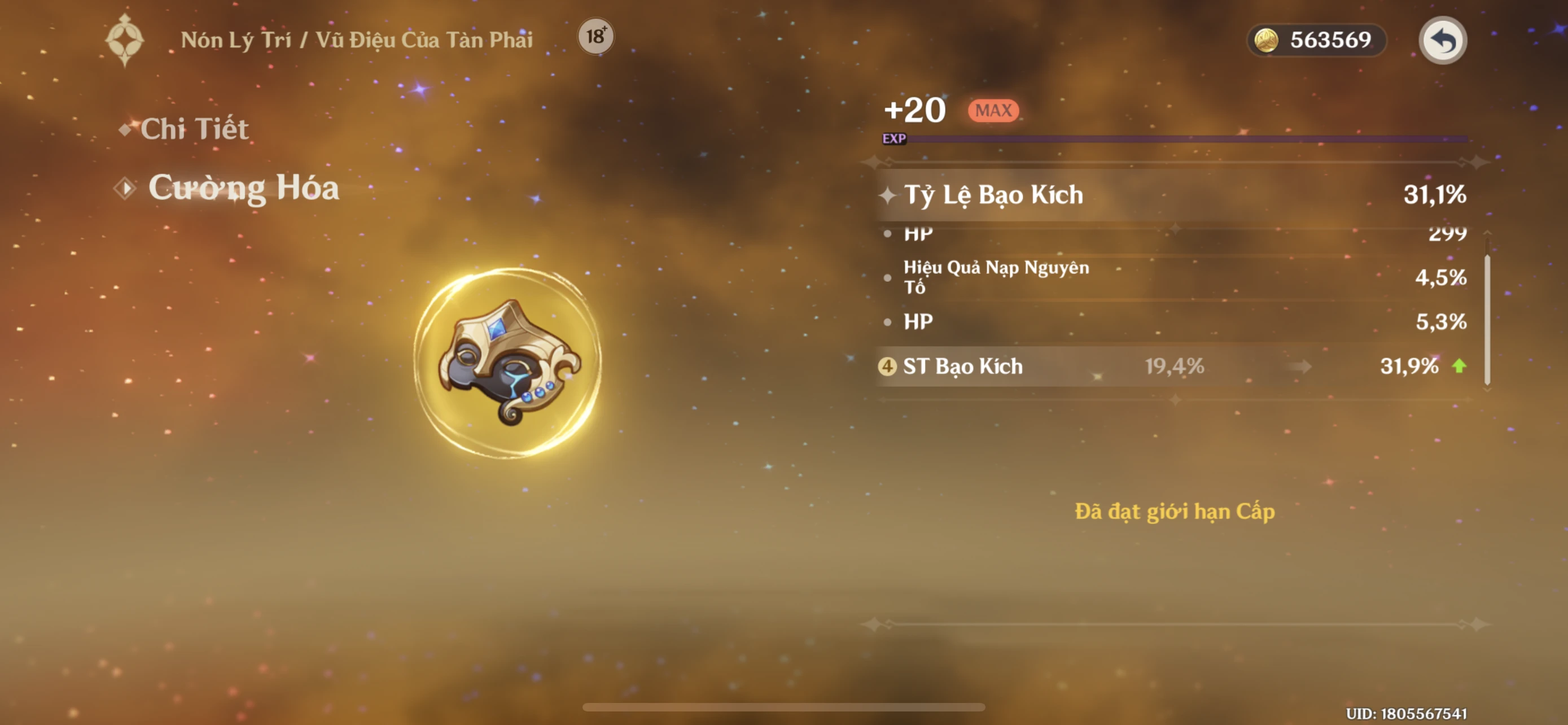Select the Cường Hóa tab

tap(243, 188)
